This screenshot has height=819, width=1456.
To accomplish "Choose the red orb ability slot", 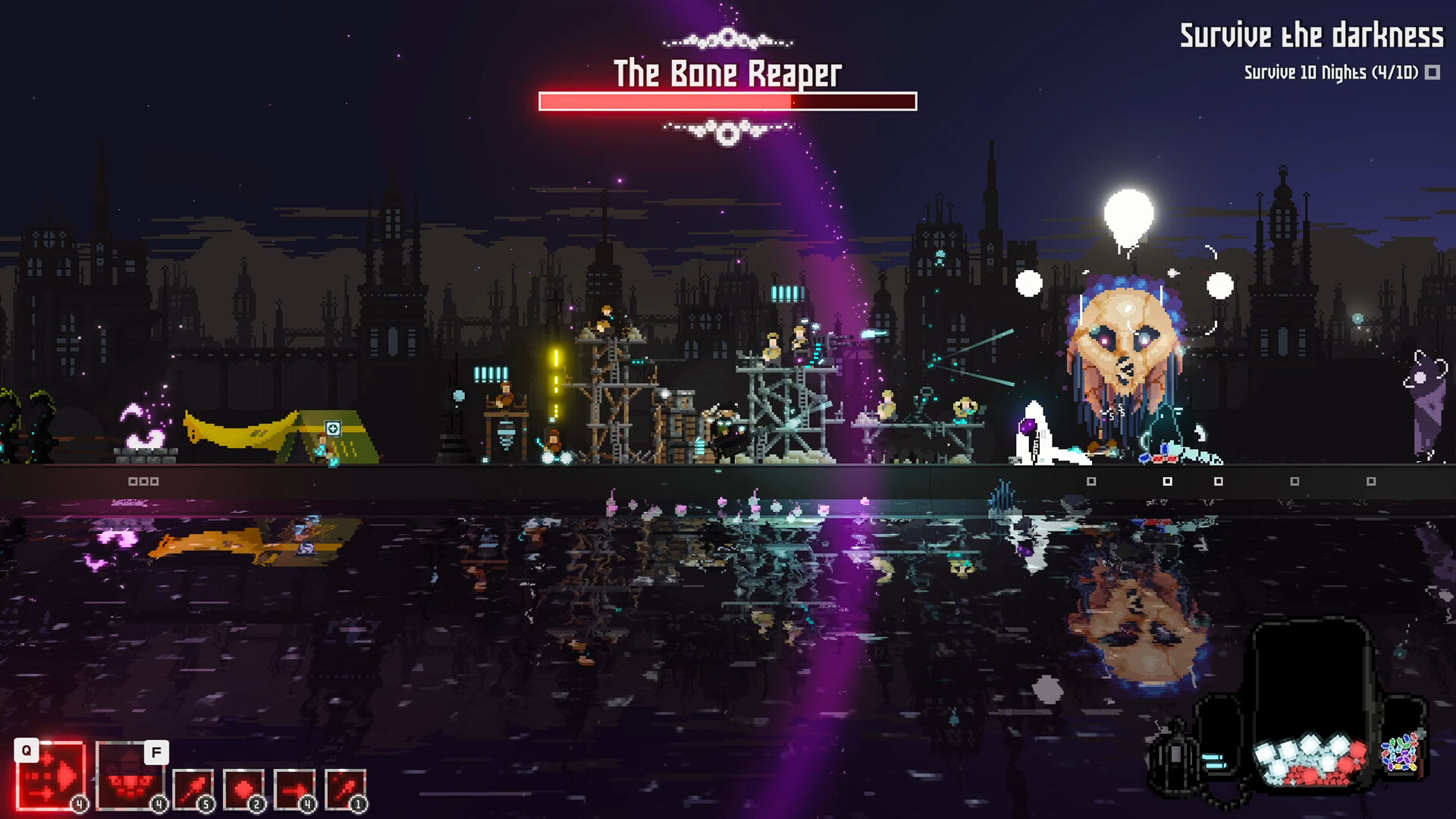I will point(243,789).
